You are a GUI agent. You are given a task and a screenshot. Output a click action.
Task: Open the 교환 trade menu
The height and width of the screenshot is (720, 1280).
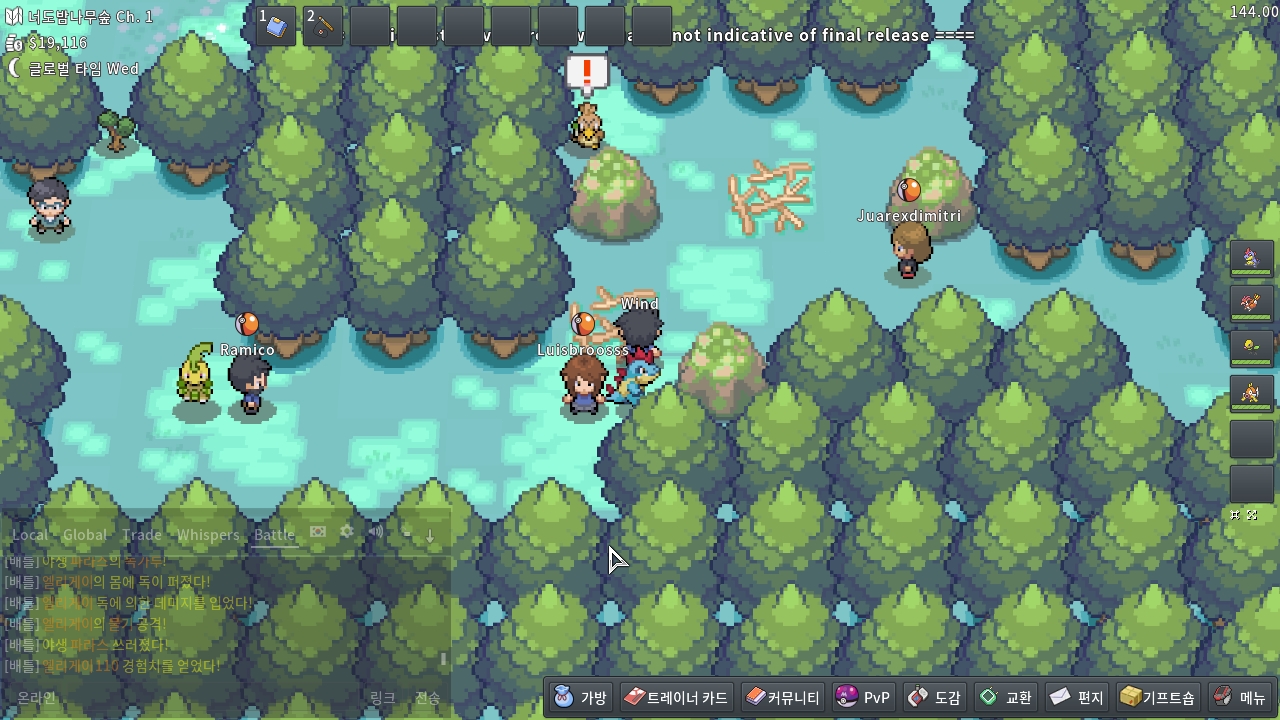pos(1006,697)
